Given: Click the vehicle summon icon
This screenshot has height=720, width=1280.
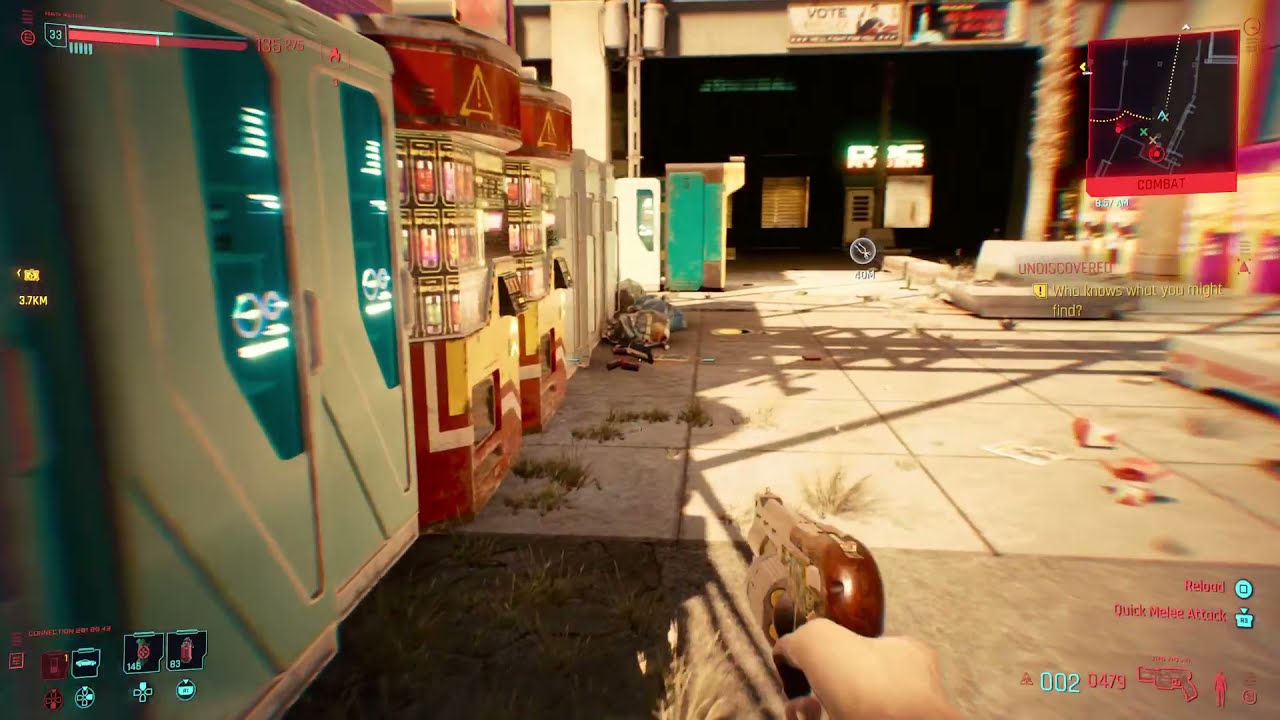Looking at the screenshot, I should coord(85,663).
